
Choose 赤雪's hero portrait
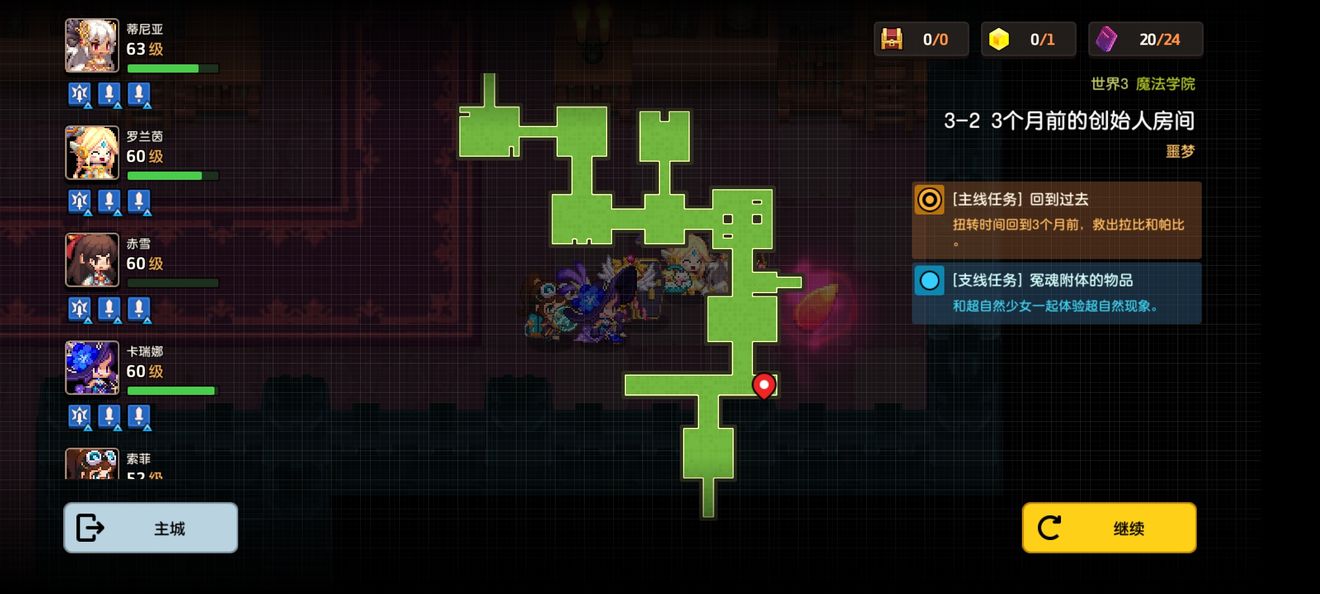92,260
